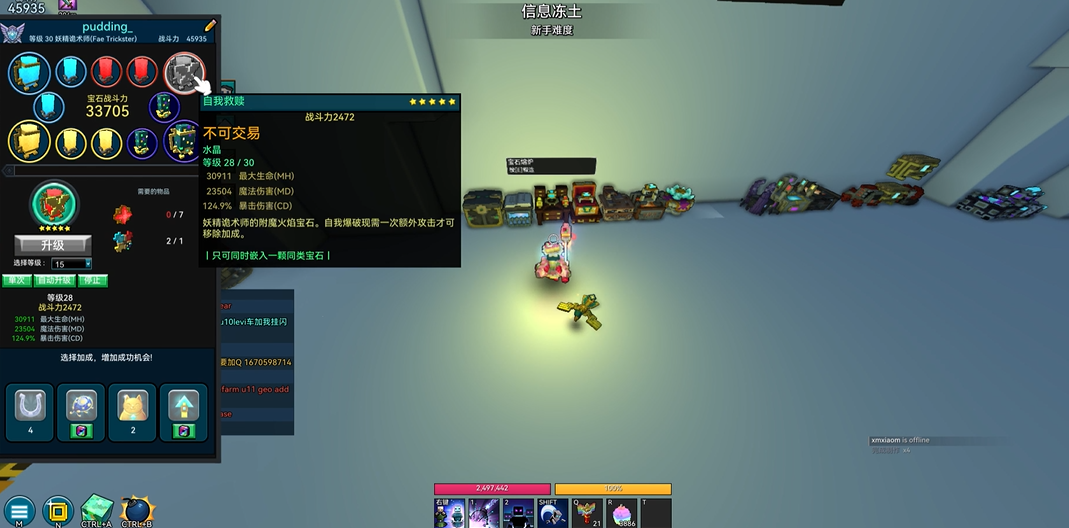The width and height of the screenshot is (1069, 528).
Task: Choose the 单次 single upgrade button
Action: click(15, 280)
